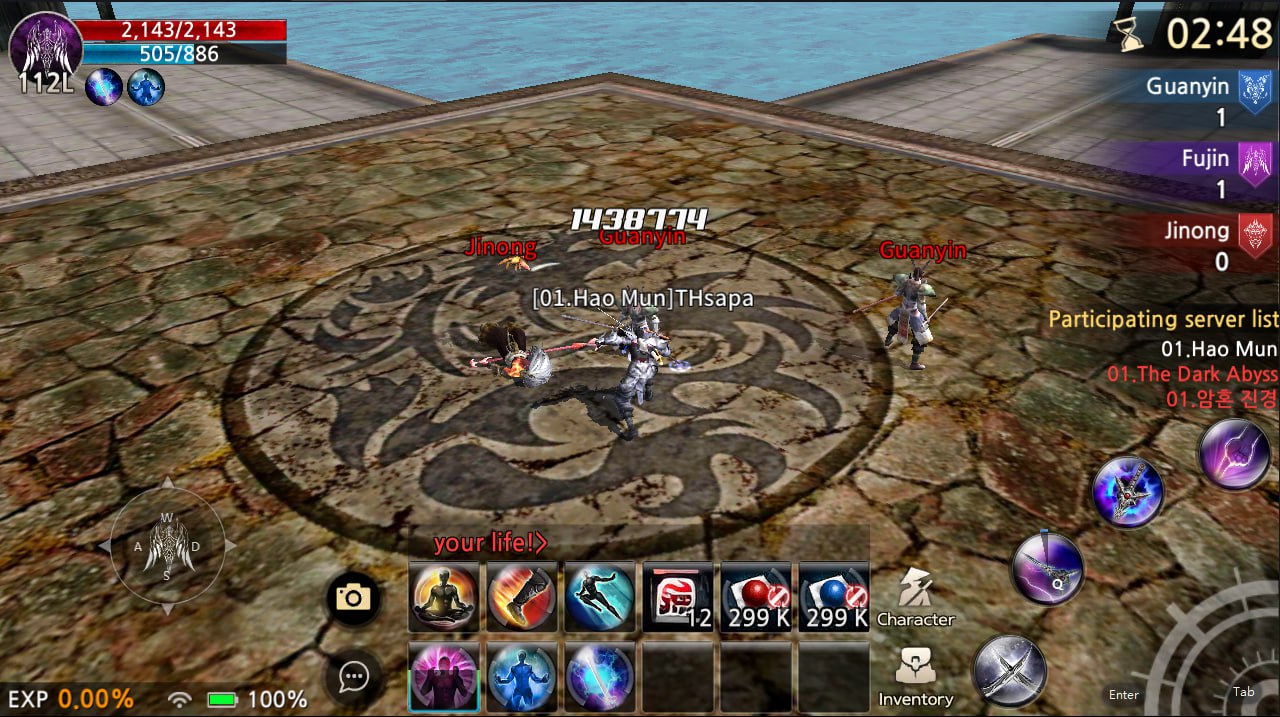Viewport: 1280px width, 717px height.
Task: Use the blue orb potion slot
Action: point(834,597)
